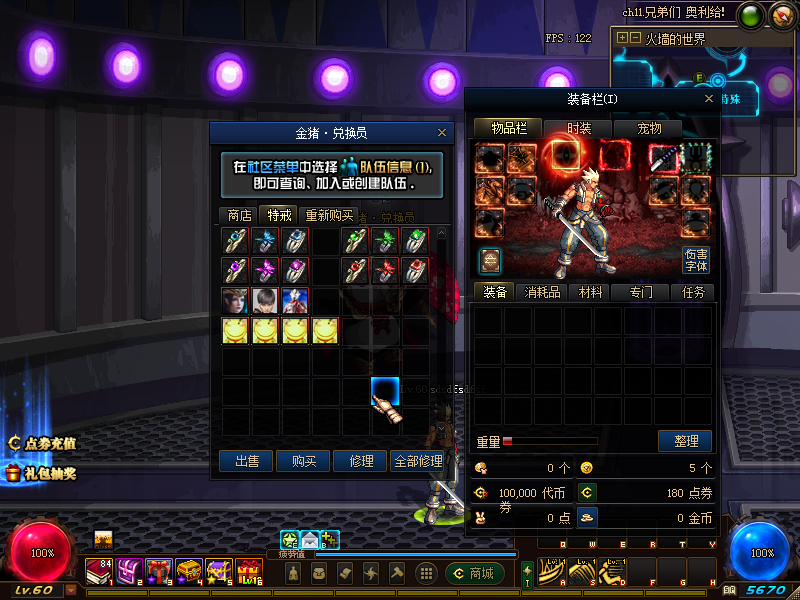Close the 金猪·兑换员 shop window
The image size is (800, 600).
pos(442,132)
